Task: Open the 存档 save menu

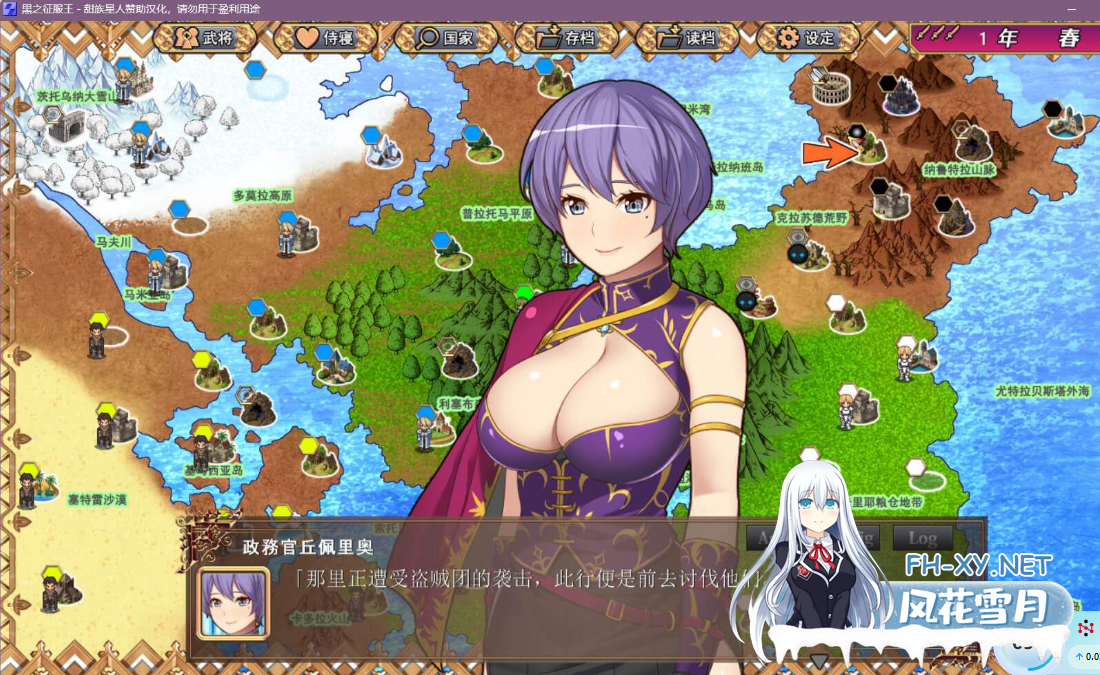Action: (566, 39)
